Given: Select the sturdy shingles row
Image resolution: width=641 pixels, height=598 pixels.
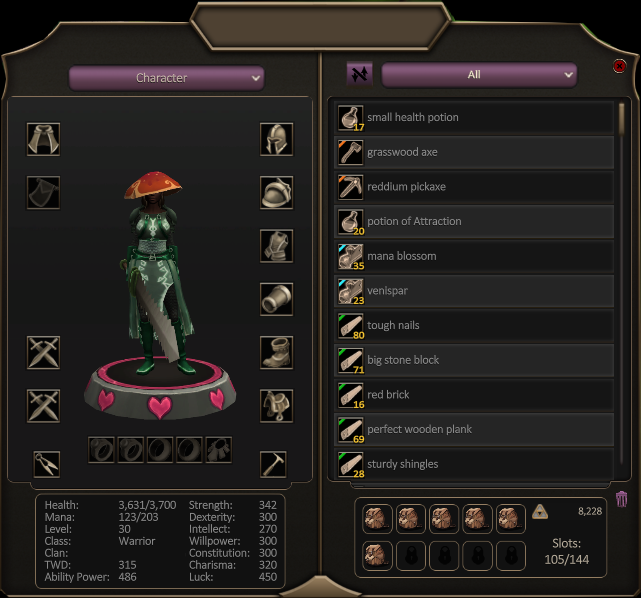Looking at the screenshot, I should (x=475, y=464).
